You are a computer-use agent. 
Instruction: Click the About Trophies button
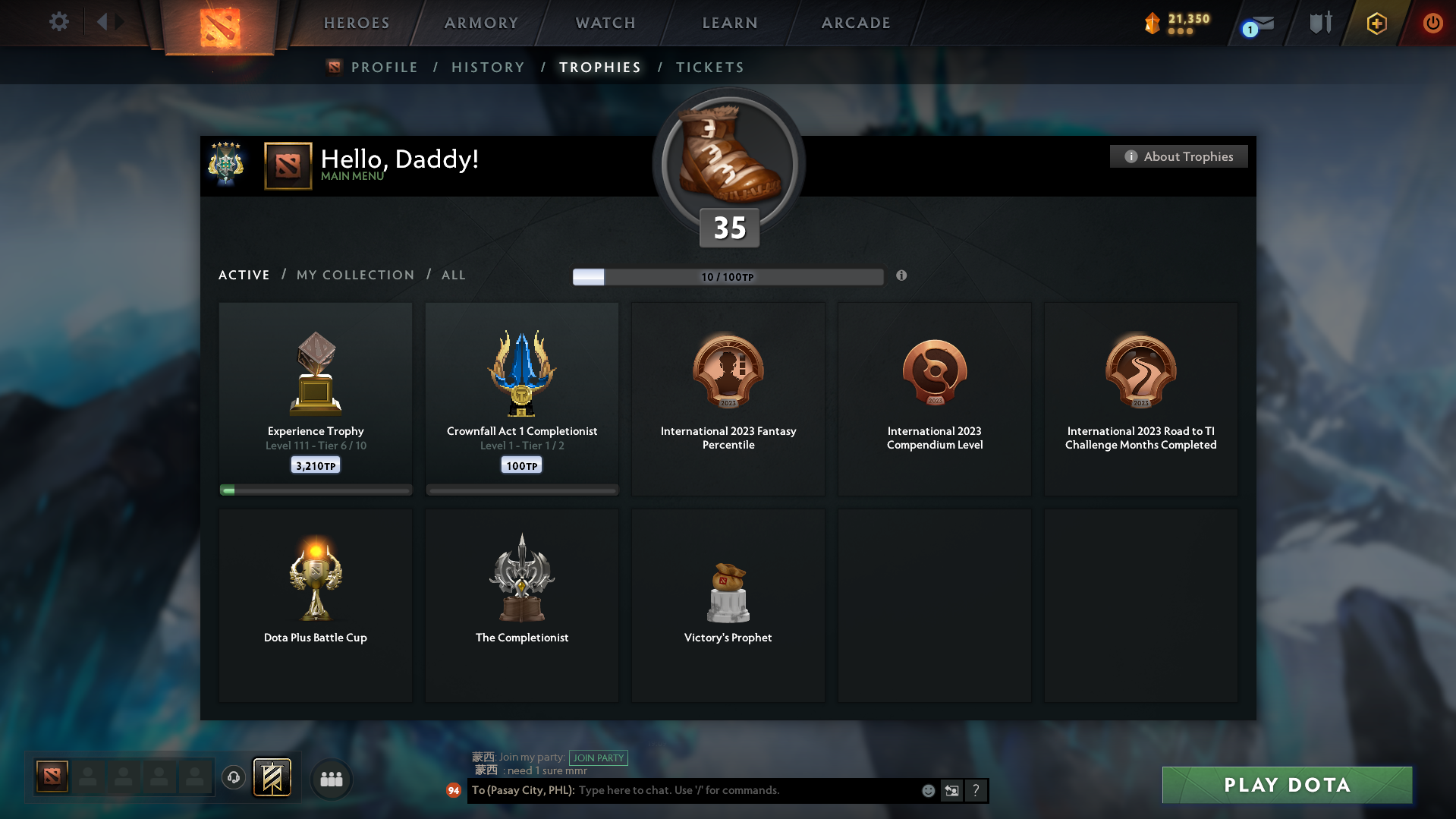click(1178, 156)
